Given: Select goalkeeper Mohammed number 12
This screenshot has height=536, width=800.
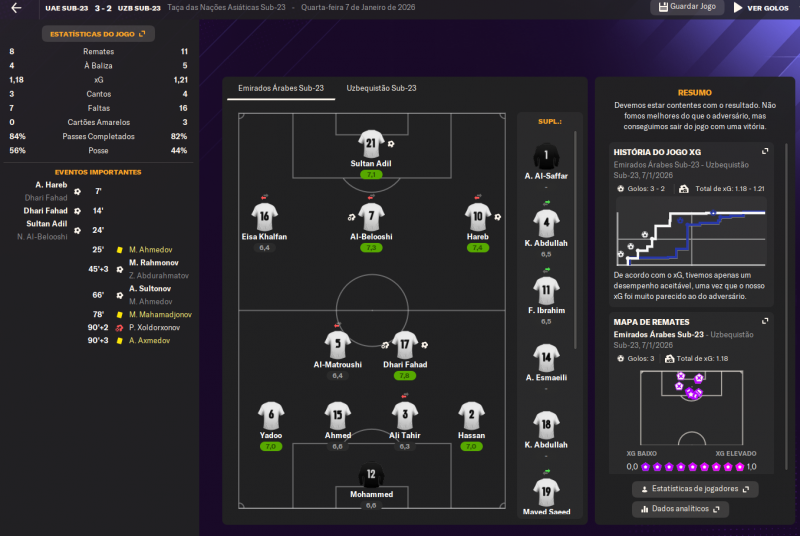Looking at the screenshot, I should [371, 475].
